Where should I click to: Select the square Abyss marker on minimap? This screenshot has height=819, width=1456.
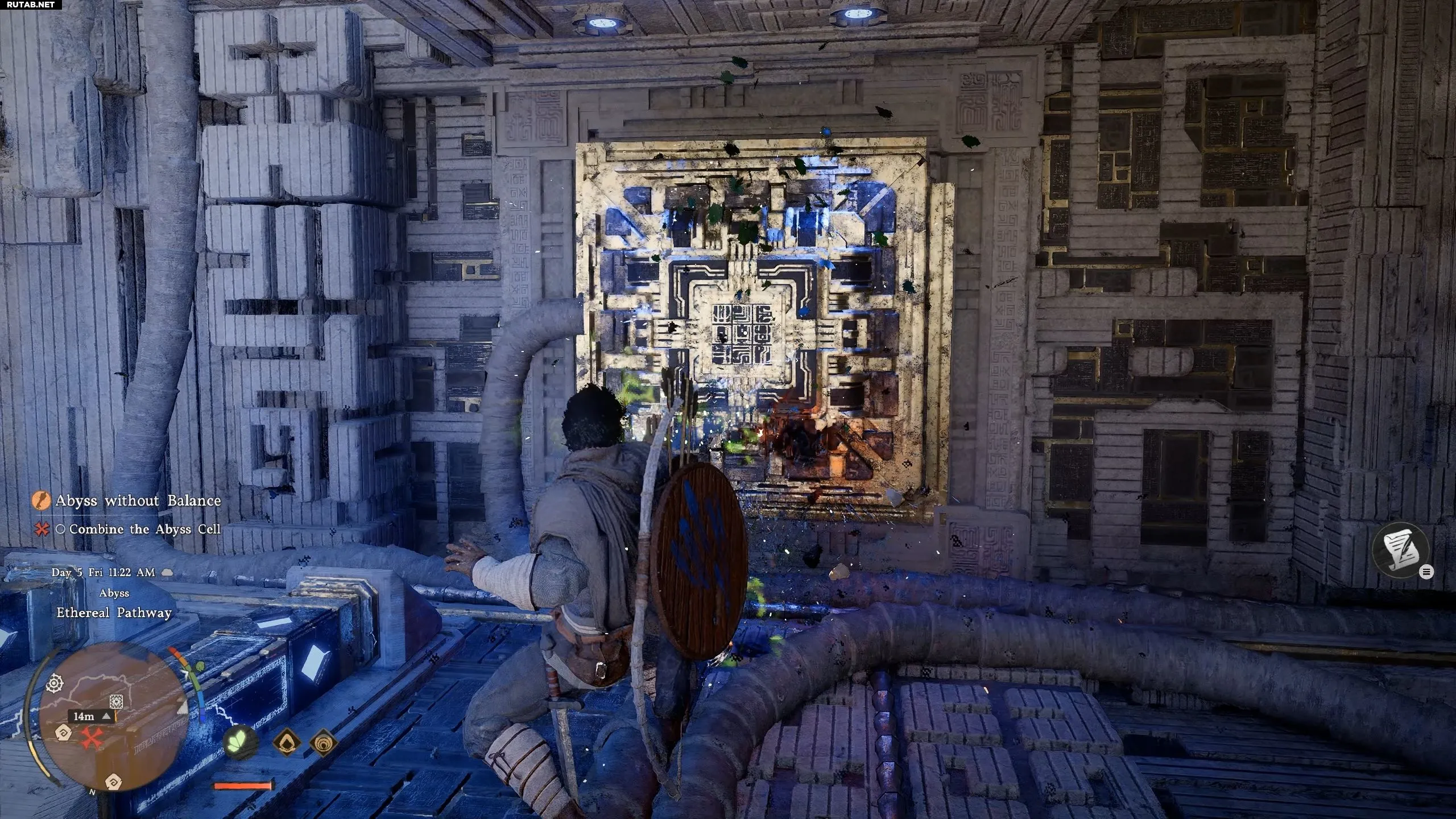tap(117, 701)
